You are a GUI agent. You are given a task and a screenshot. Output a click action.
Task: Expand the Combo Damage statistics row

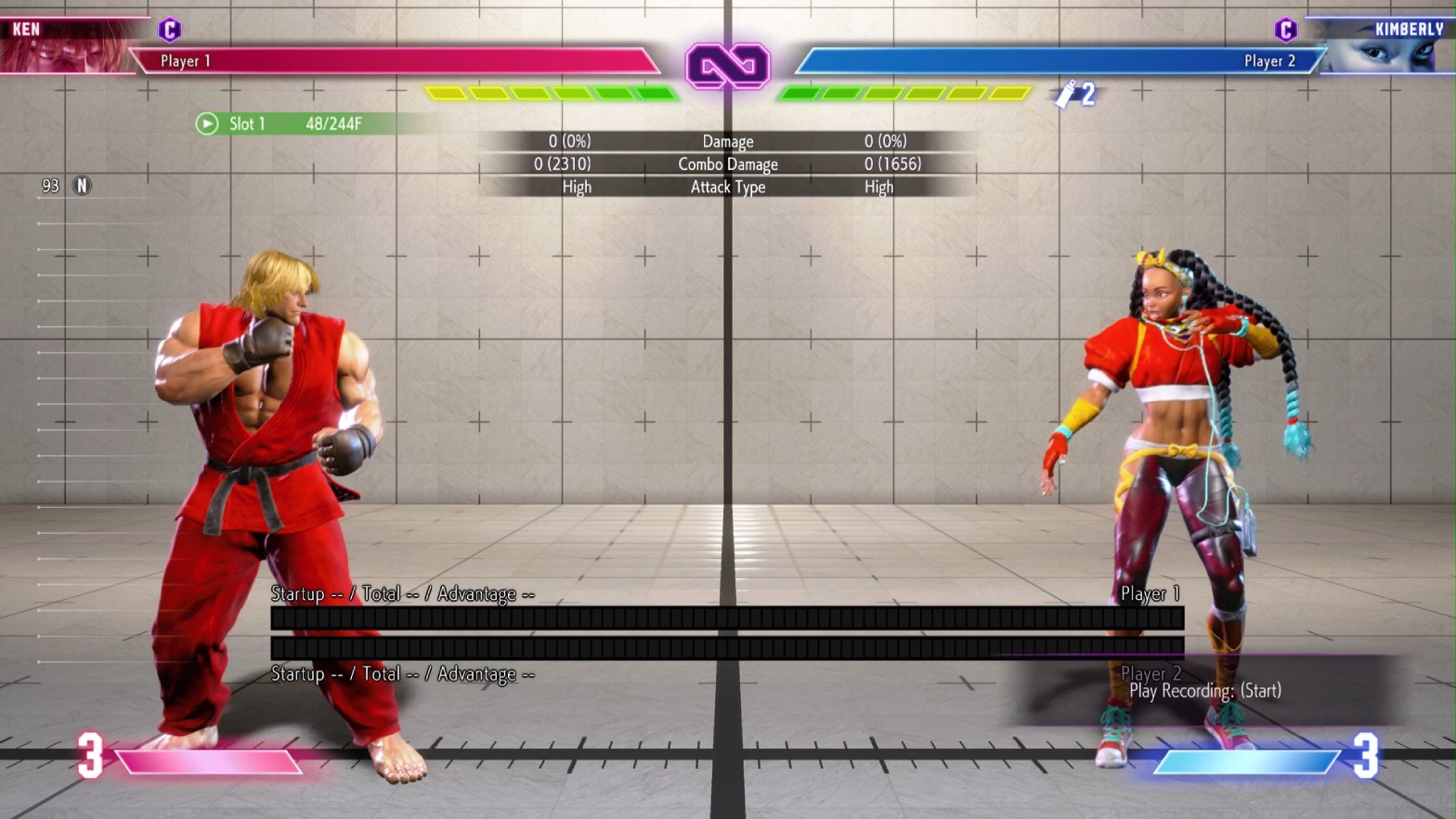click(x=727, y=163)
